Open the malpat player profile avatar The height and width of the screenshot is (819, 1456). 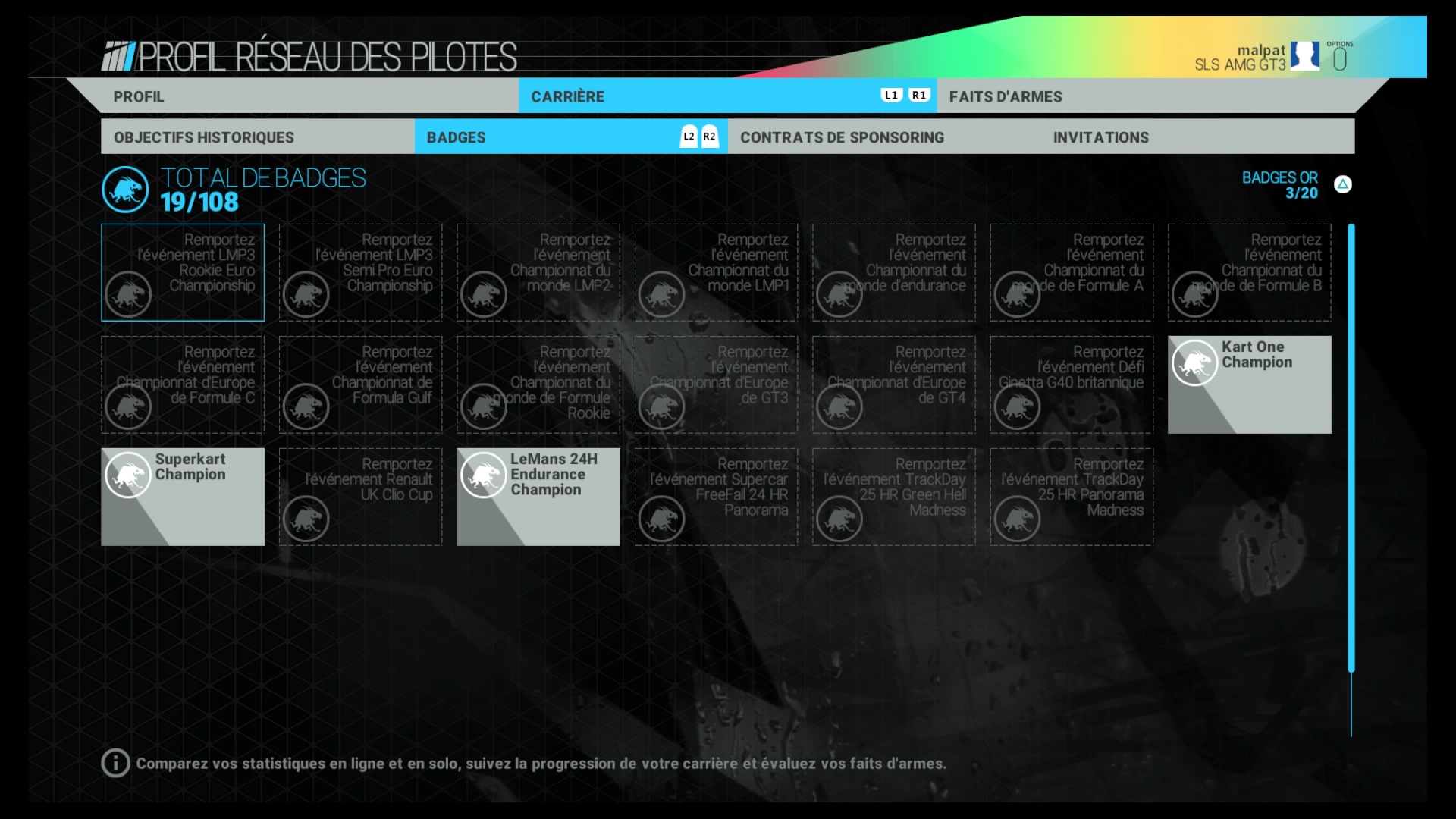click(1304, 56)
